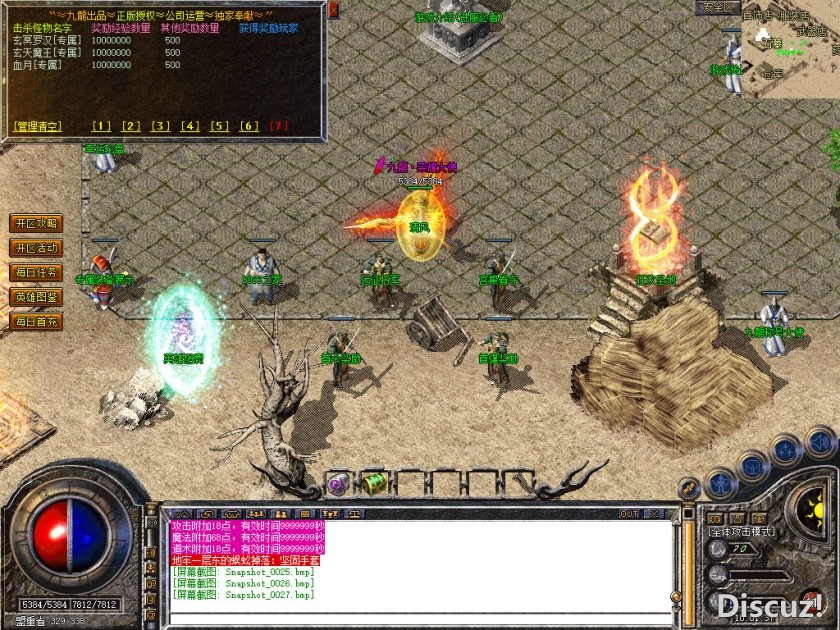Toggle sound with the speaker icon
The width and height of the screenshot is (840, 630).
click(819, 441)
